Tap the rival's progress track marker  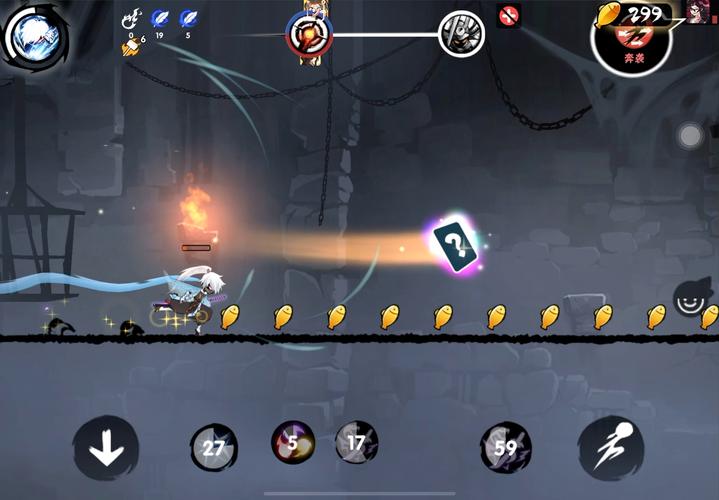click(x=461, y=34)
